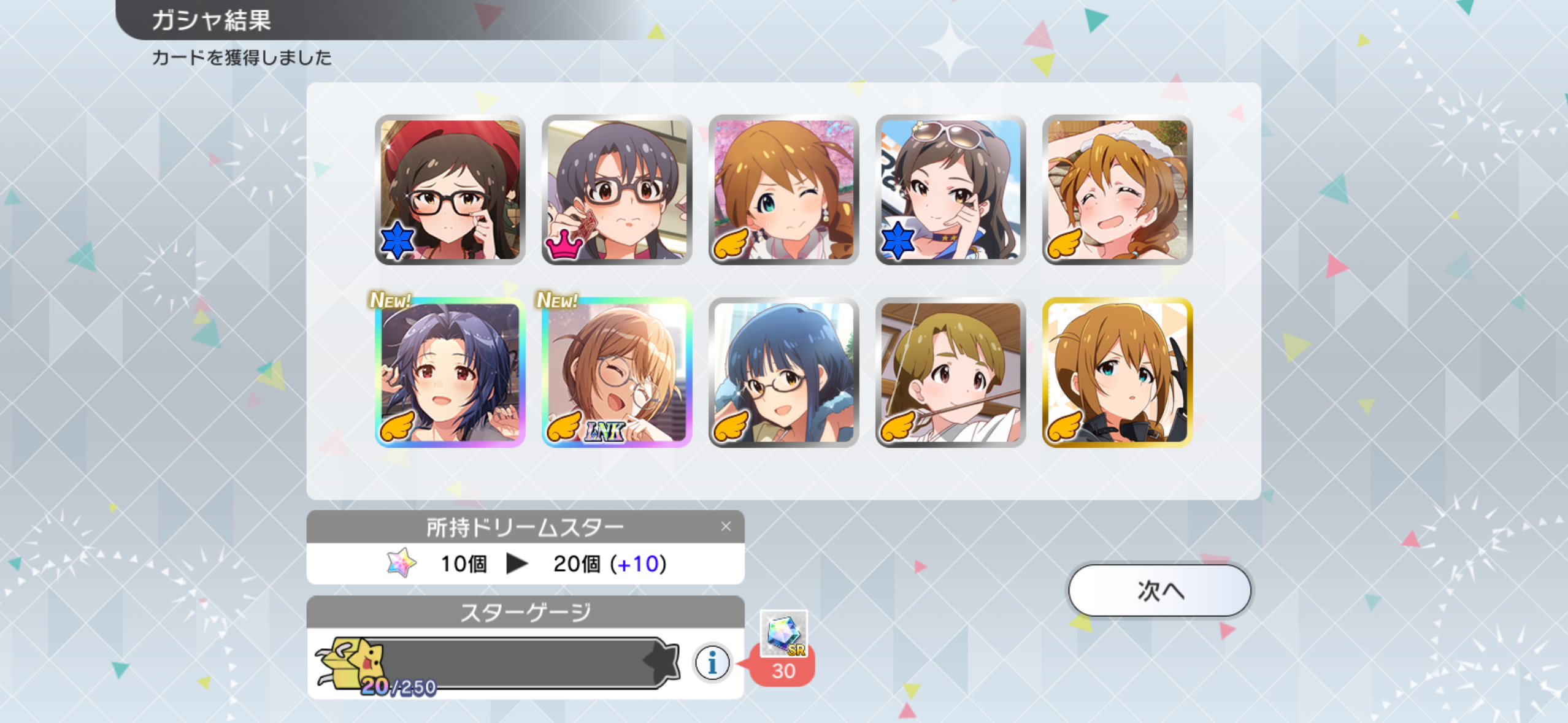
Task: Choose the winking girl cherry blossom card
Action: tap(784, 189)
